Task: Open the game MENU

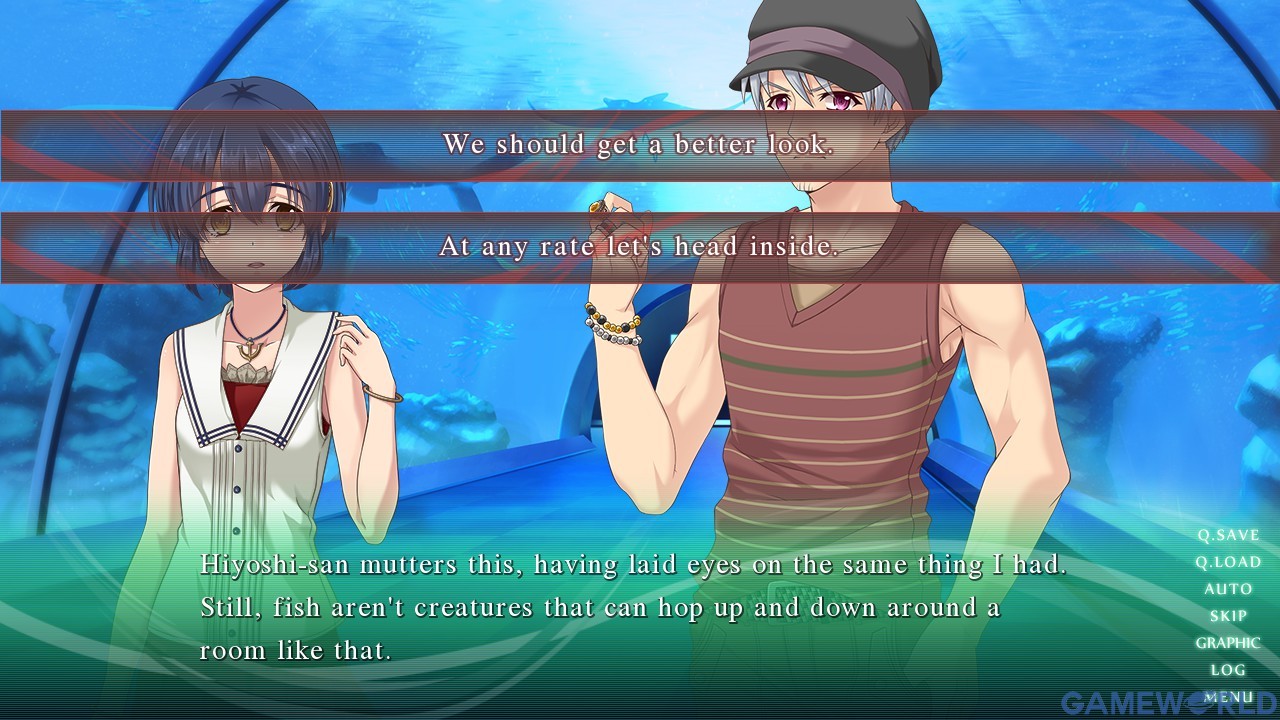Action: click(x=1228, y=696)
